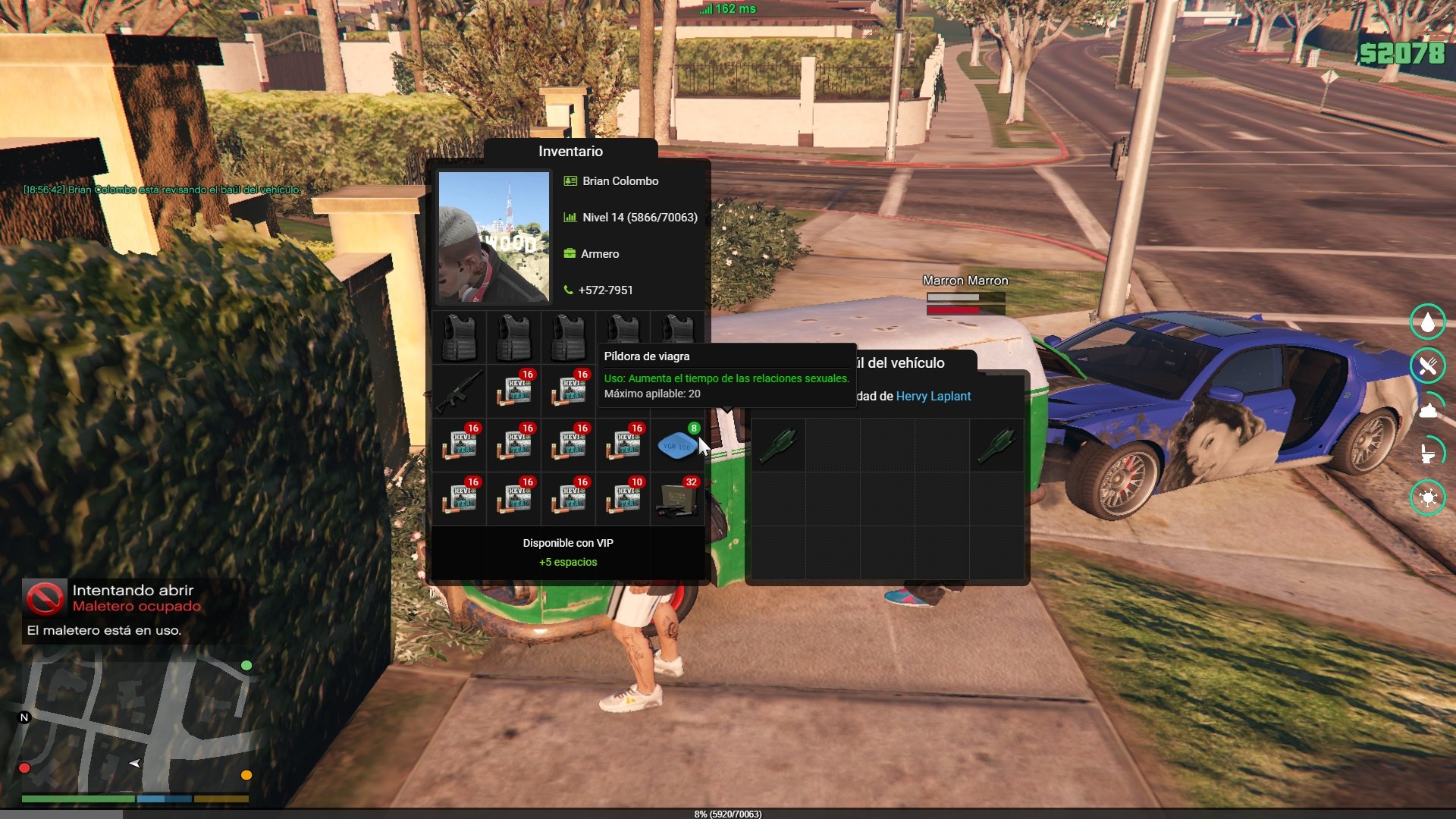1456x819 pixels.
Task: Click the water drop thirst icon
Action: (1427, 322)
